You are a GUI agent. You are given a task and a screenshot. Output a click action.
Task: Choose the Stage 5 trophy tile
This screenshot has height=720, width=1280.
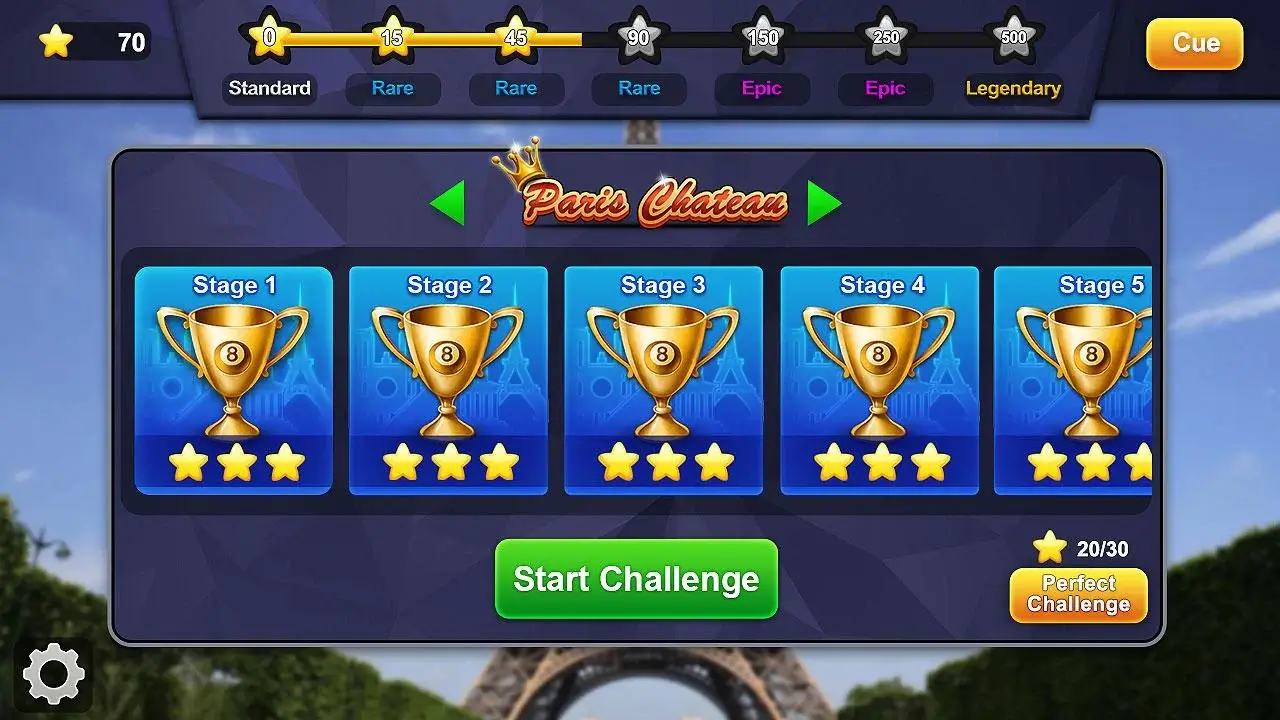[x=1074, y=380]
